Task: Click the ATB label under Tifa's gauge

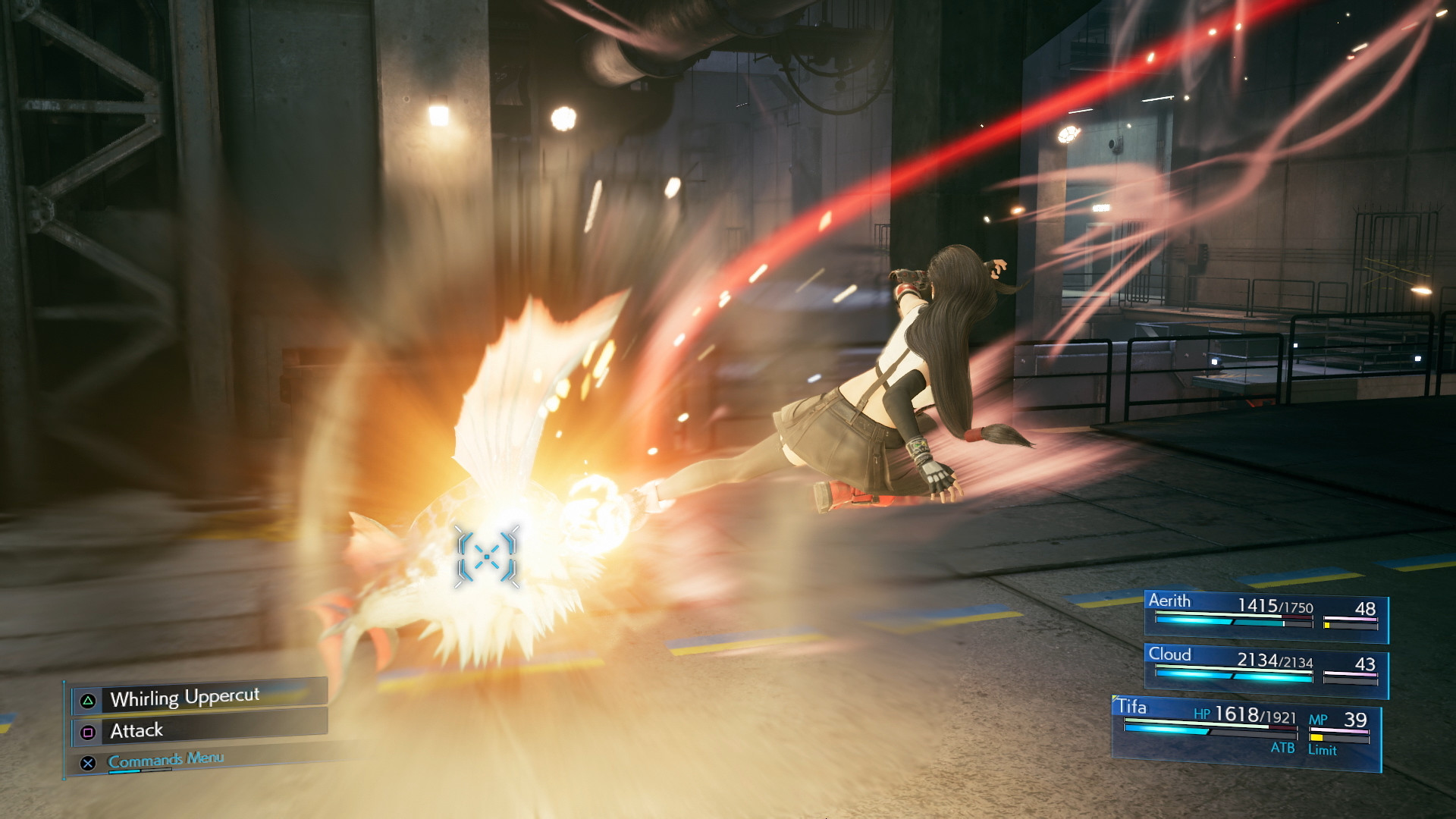Action: 1283,748
